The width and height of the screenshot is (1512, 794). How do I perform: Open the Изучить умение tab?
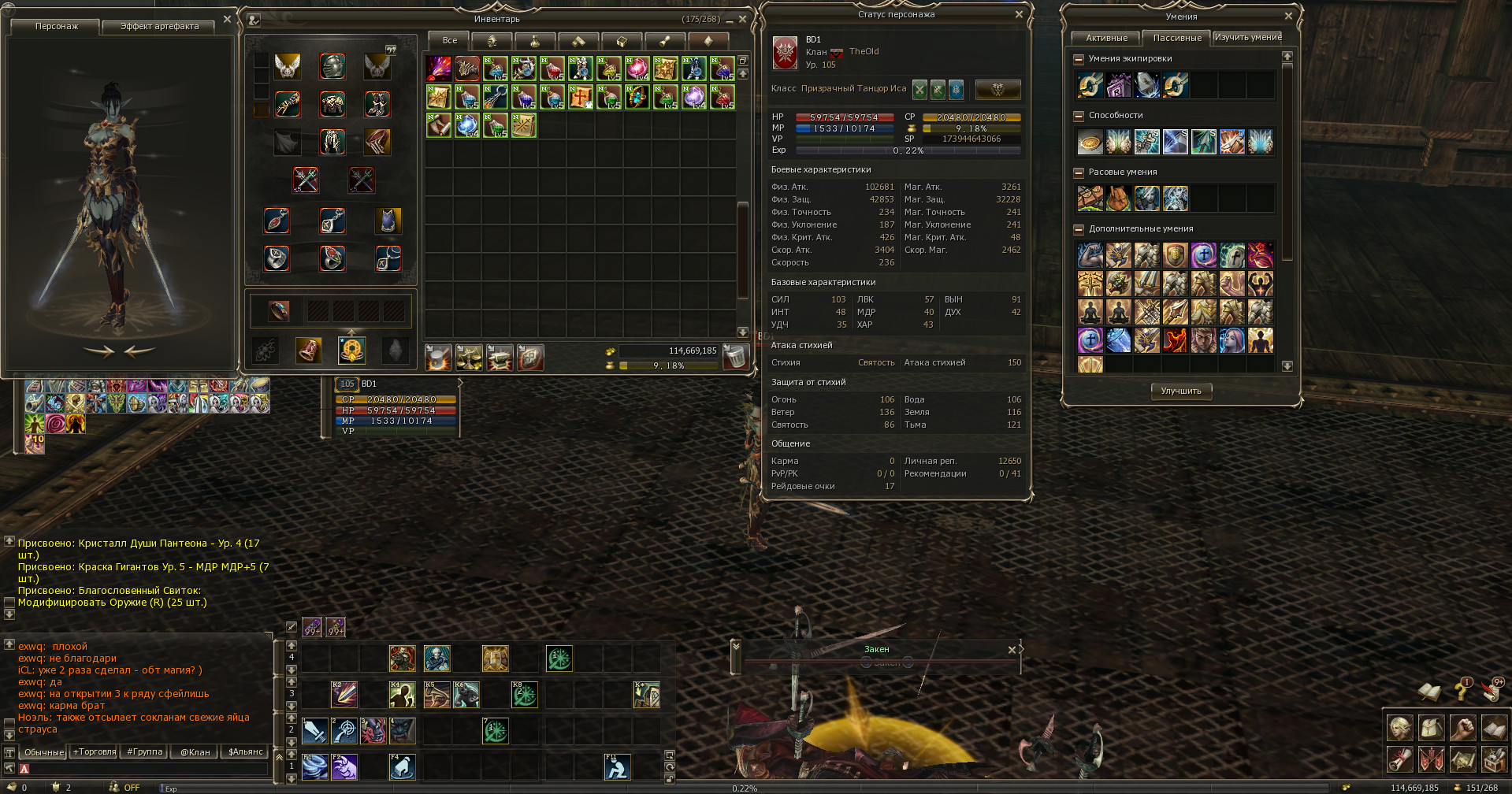pyautogui.click(x=1248, y=38)
